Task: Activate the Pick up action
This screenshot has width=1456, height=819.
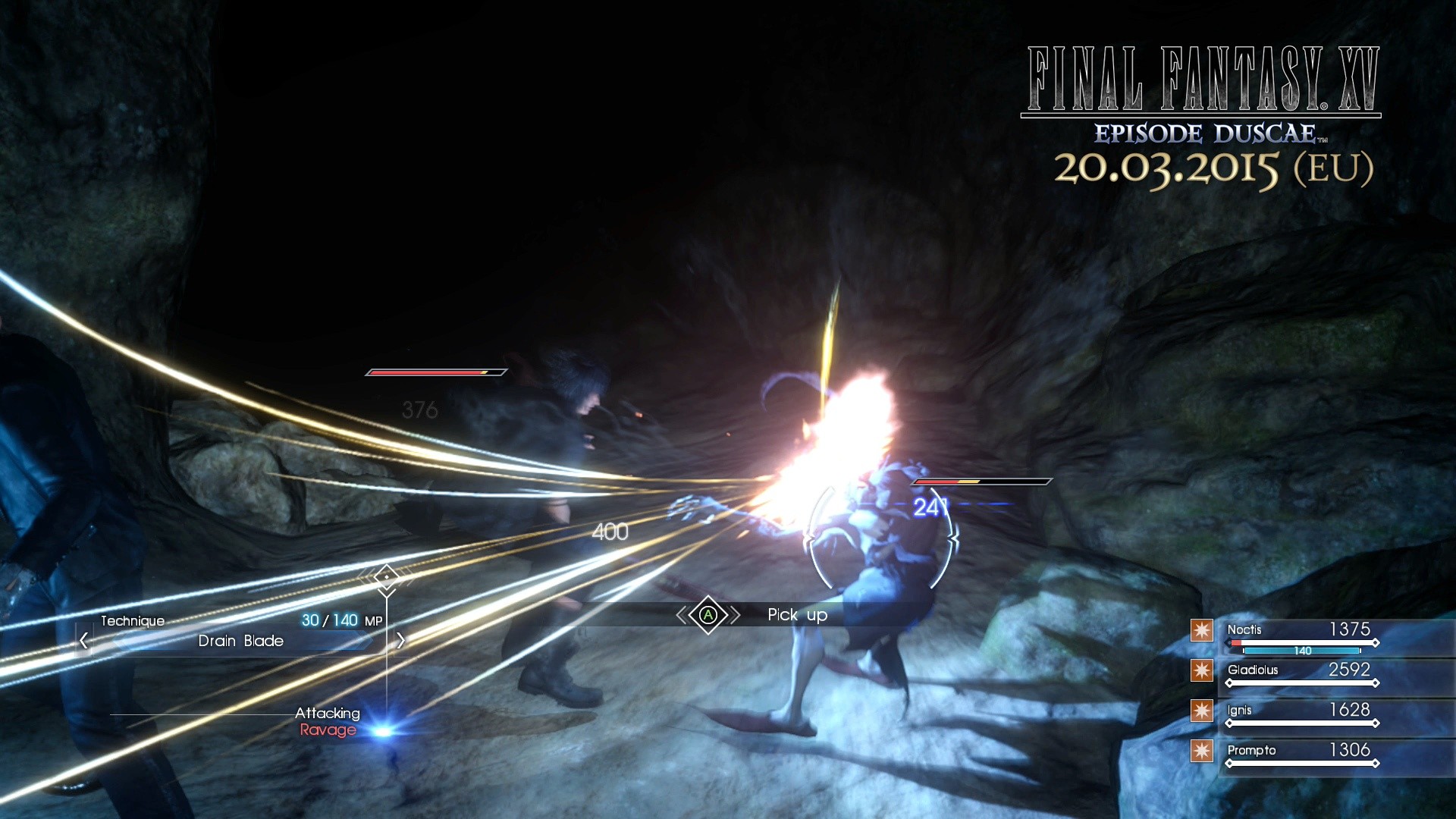Action: coord(796,615)
